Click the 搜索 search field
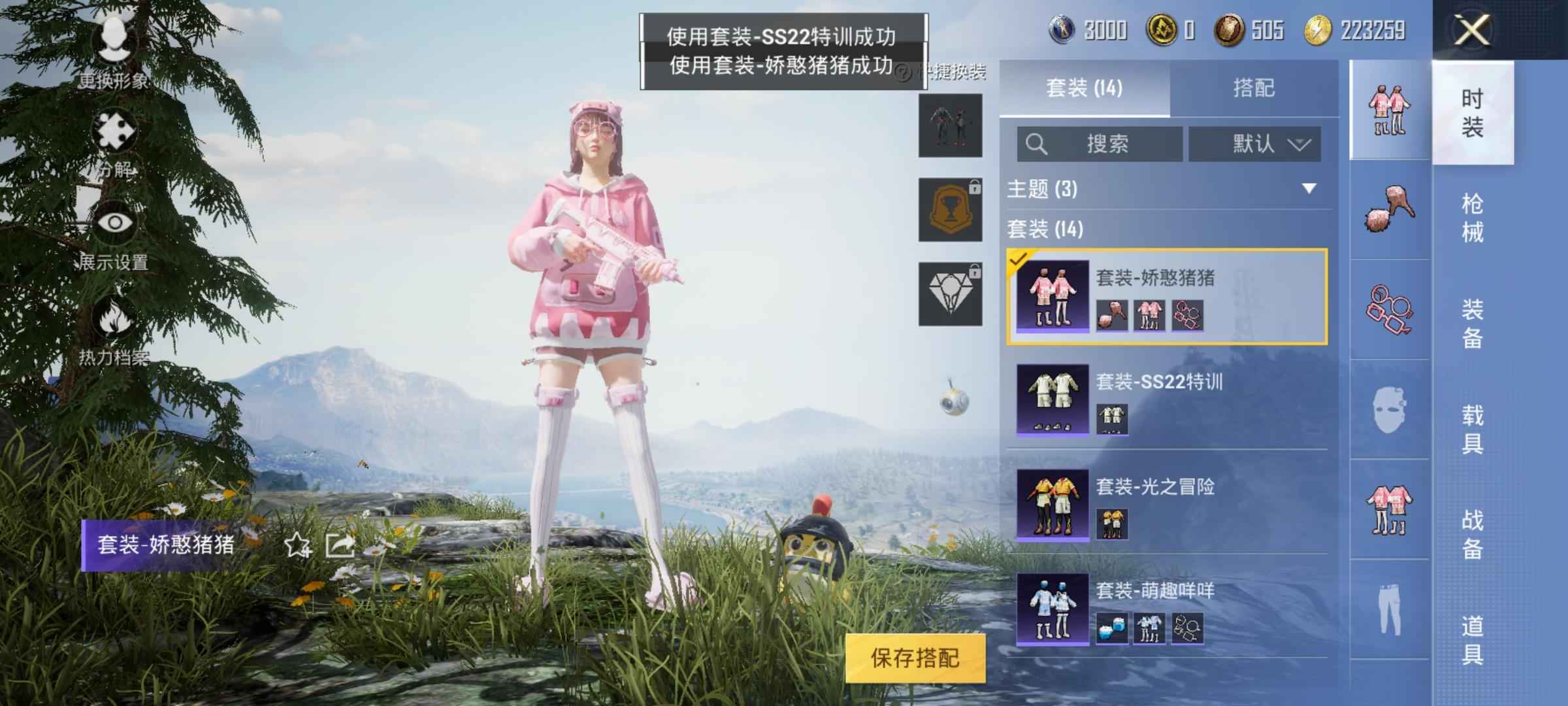Image resolution: width=1568 pixels, height=706 pixels. (x=1100, y=144)
